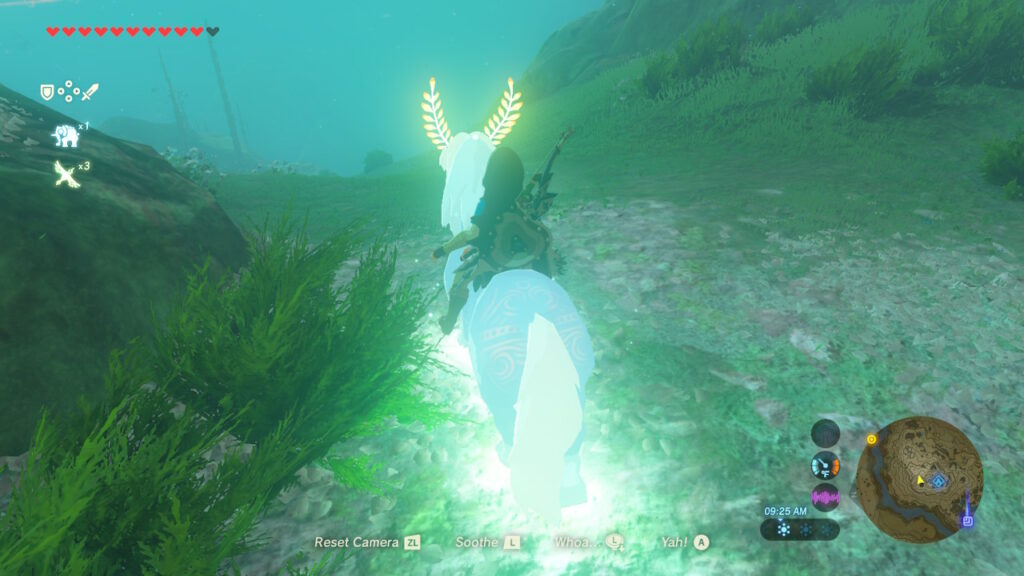Open the circular minimap
This screenshot has width=1024, height=576.
point(919,479)
